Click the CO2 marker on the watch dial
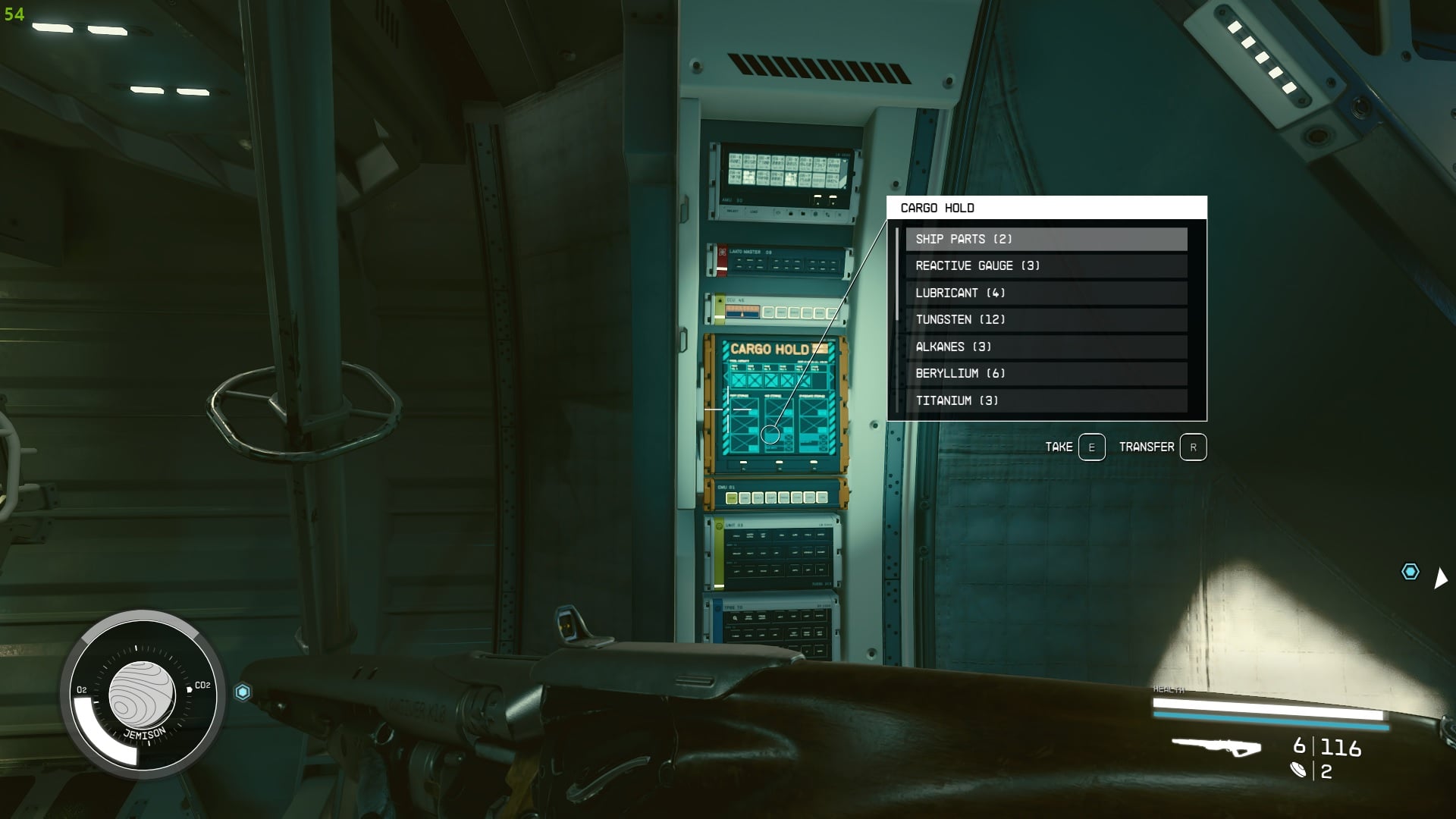Viewport: 1456px width, 819px height. coord(202,685)
